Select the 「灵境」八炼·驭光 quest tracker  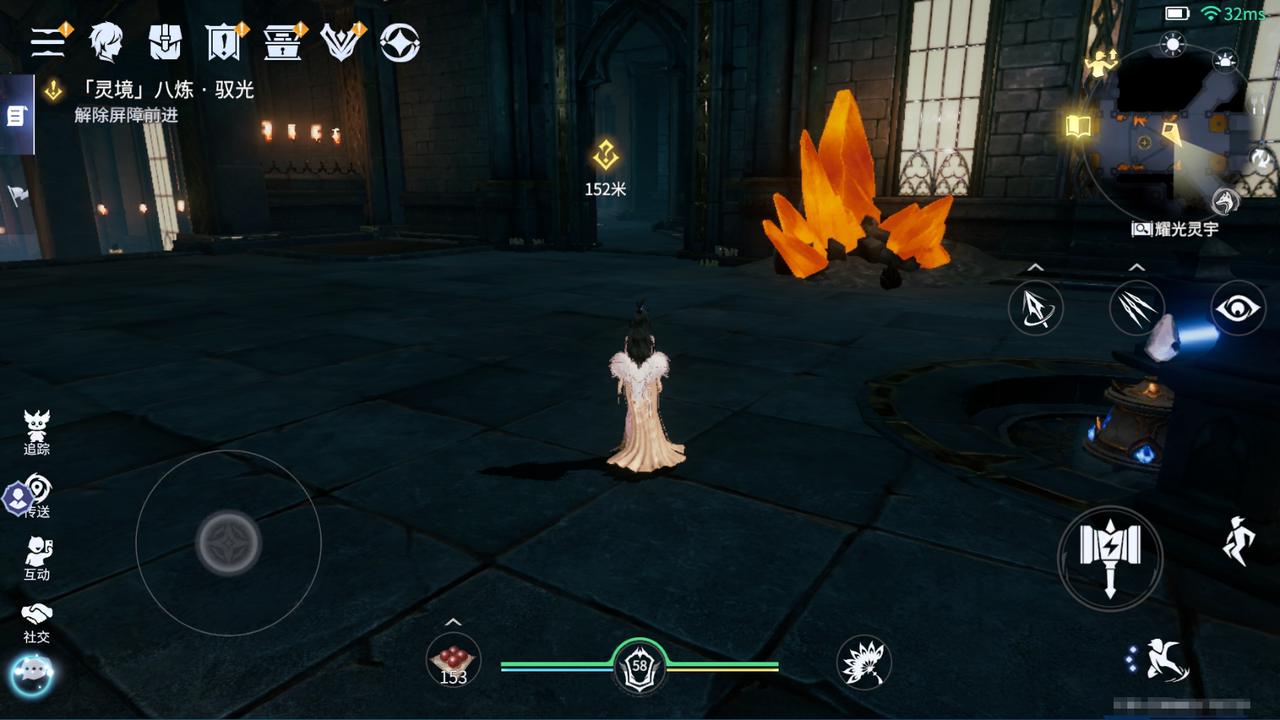[x=165, y=90]
